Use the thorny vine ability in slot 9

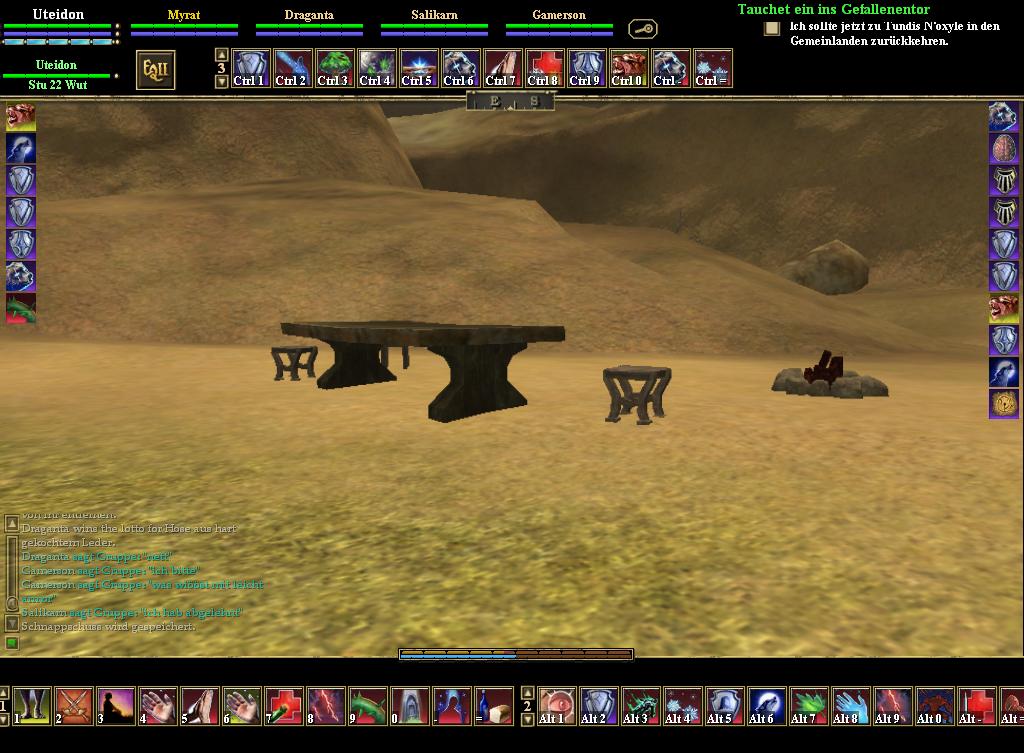[369, 706]
